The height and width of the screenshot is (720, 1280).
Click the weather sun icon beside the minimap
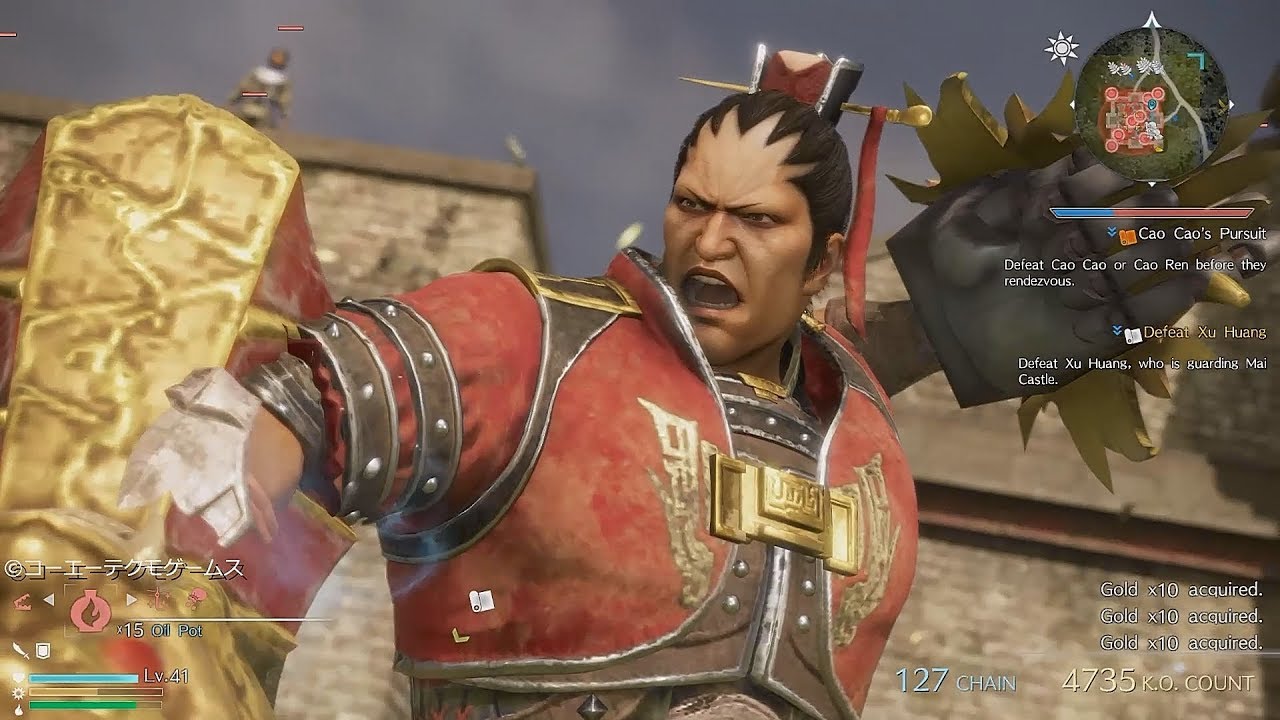click(1061, 47)
